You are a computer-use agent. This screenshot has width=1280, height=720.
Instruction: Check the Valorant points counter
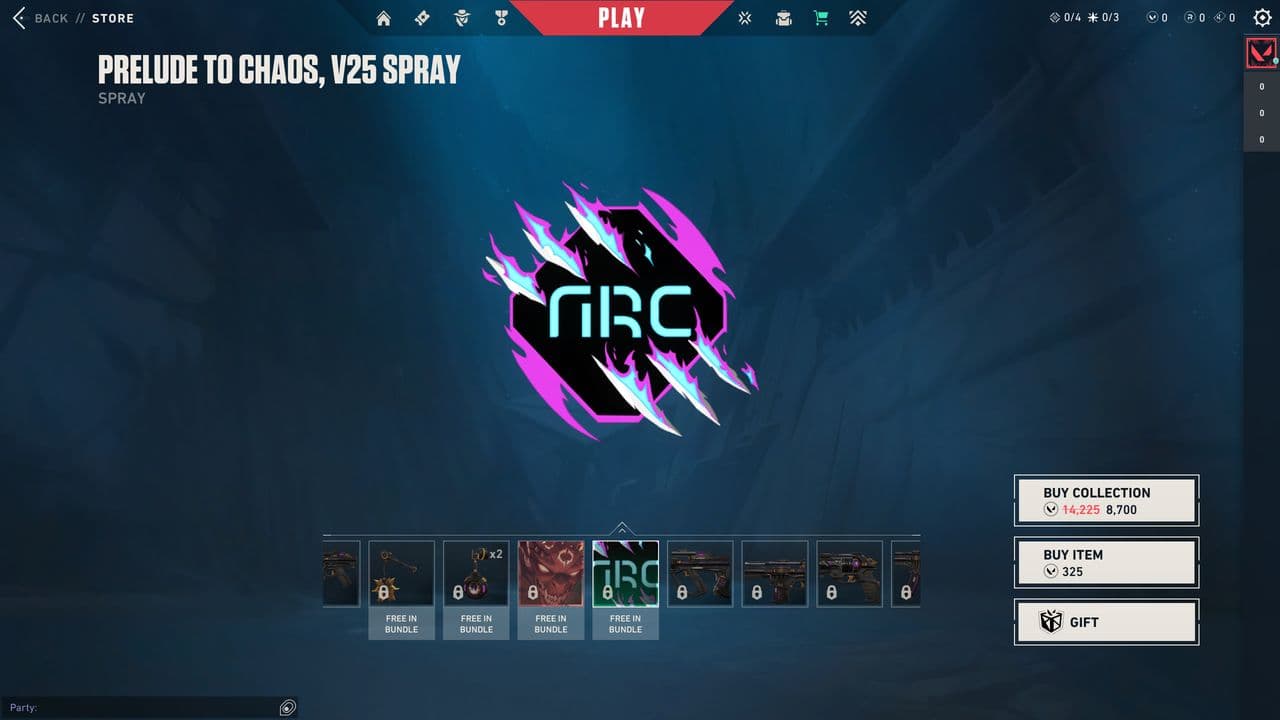coord(1158,17)
